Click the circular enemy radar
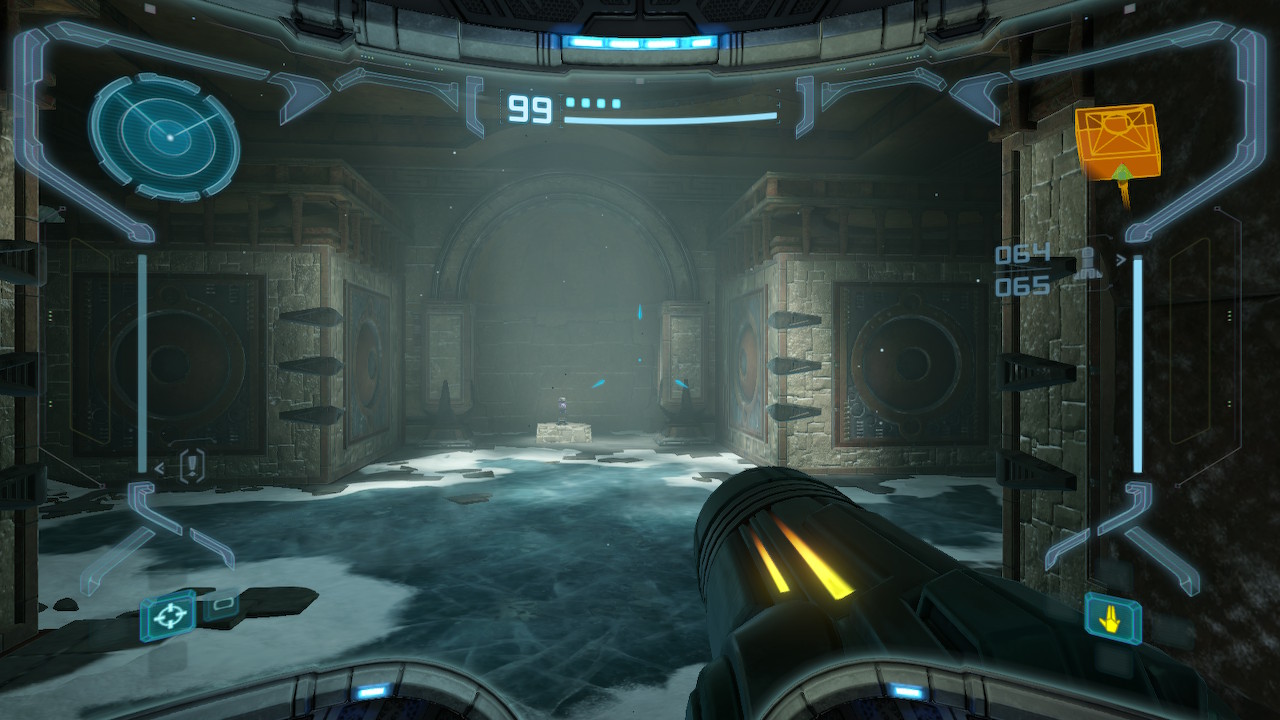 (164, 135)
